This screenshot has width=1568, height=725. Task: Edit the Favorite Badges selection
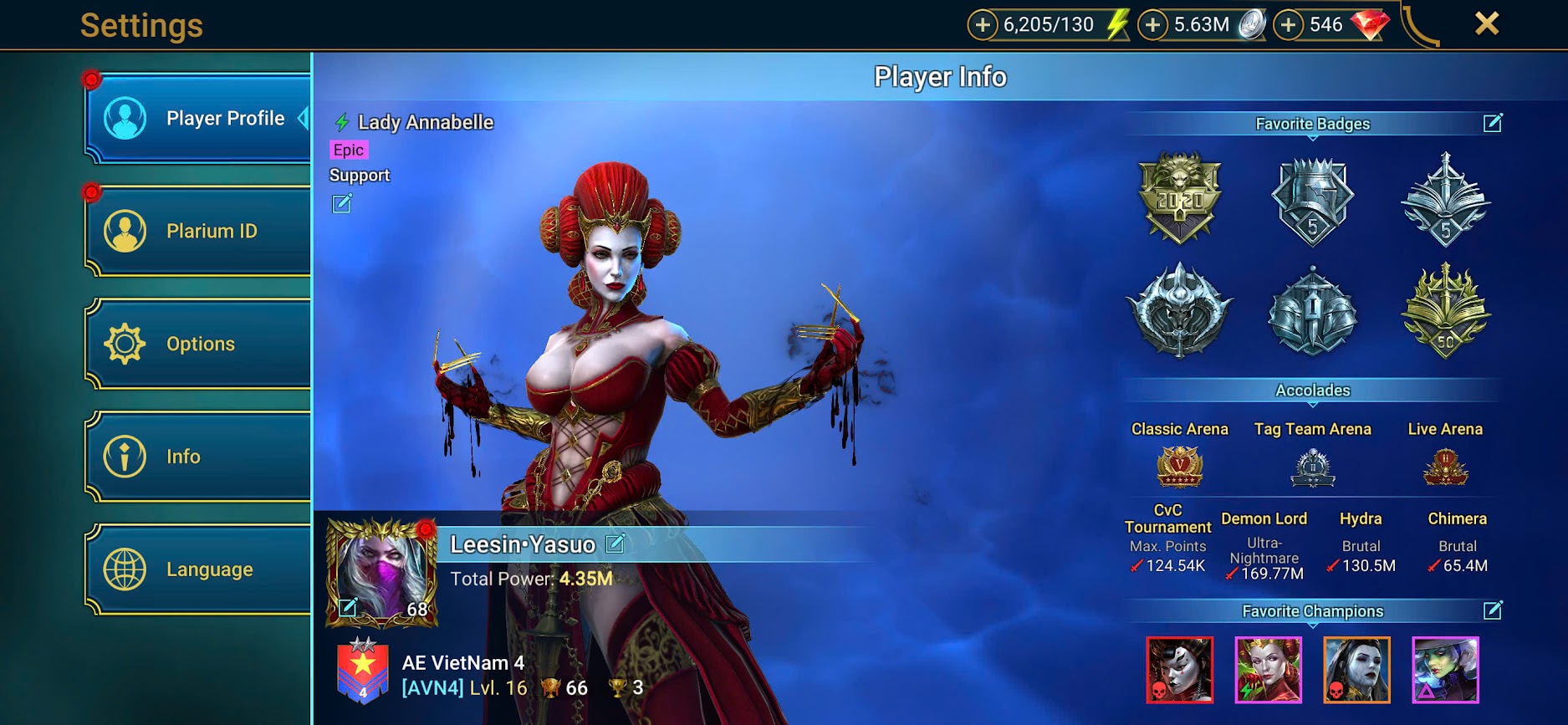[1493, 124]
